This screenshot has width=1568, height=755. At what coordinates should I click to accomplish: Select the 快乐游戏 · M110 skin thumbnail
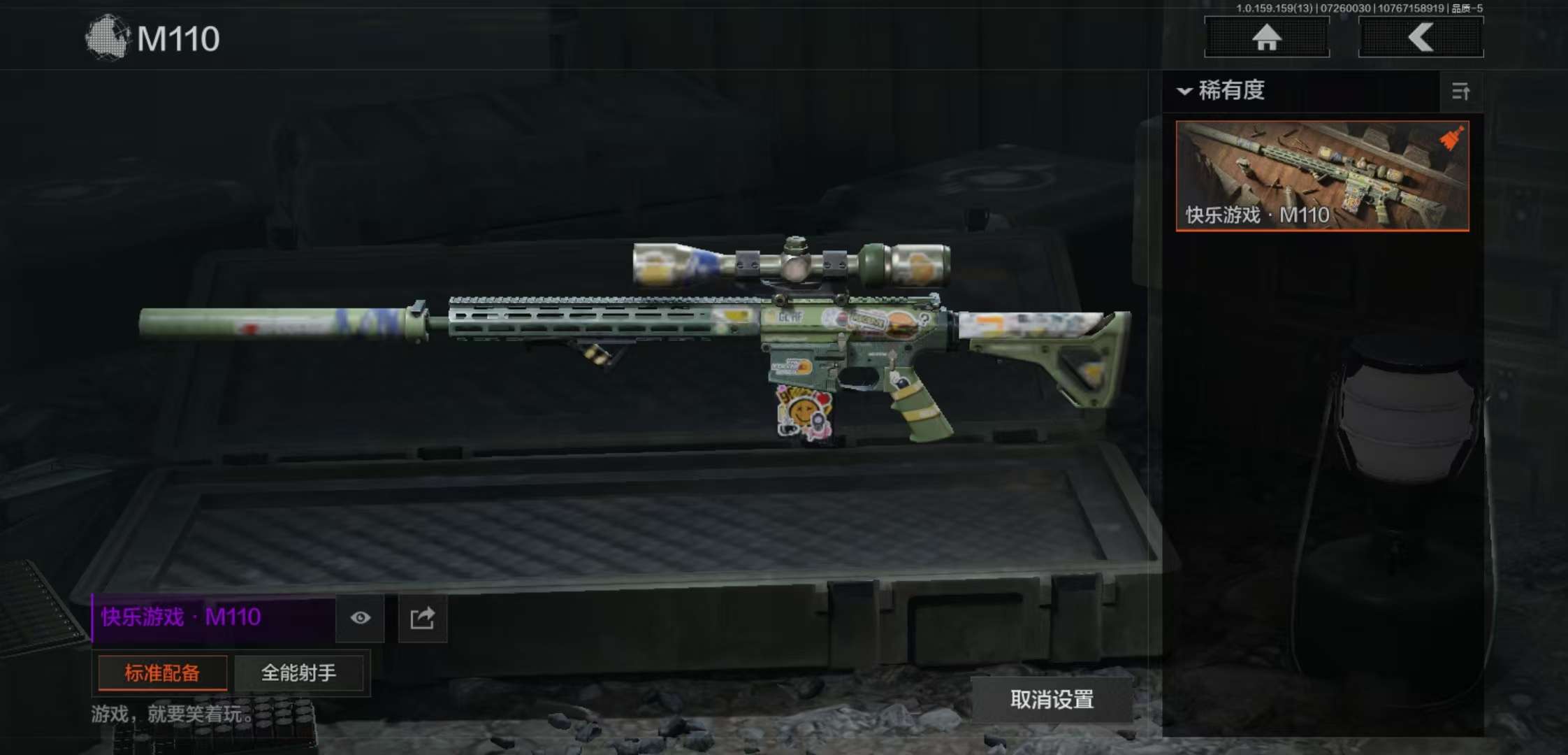pyautogui.click(x=1322, y=175)
